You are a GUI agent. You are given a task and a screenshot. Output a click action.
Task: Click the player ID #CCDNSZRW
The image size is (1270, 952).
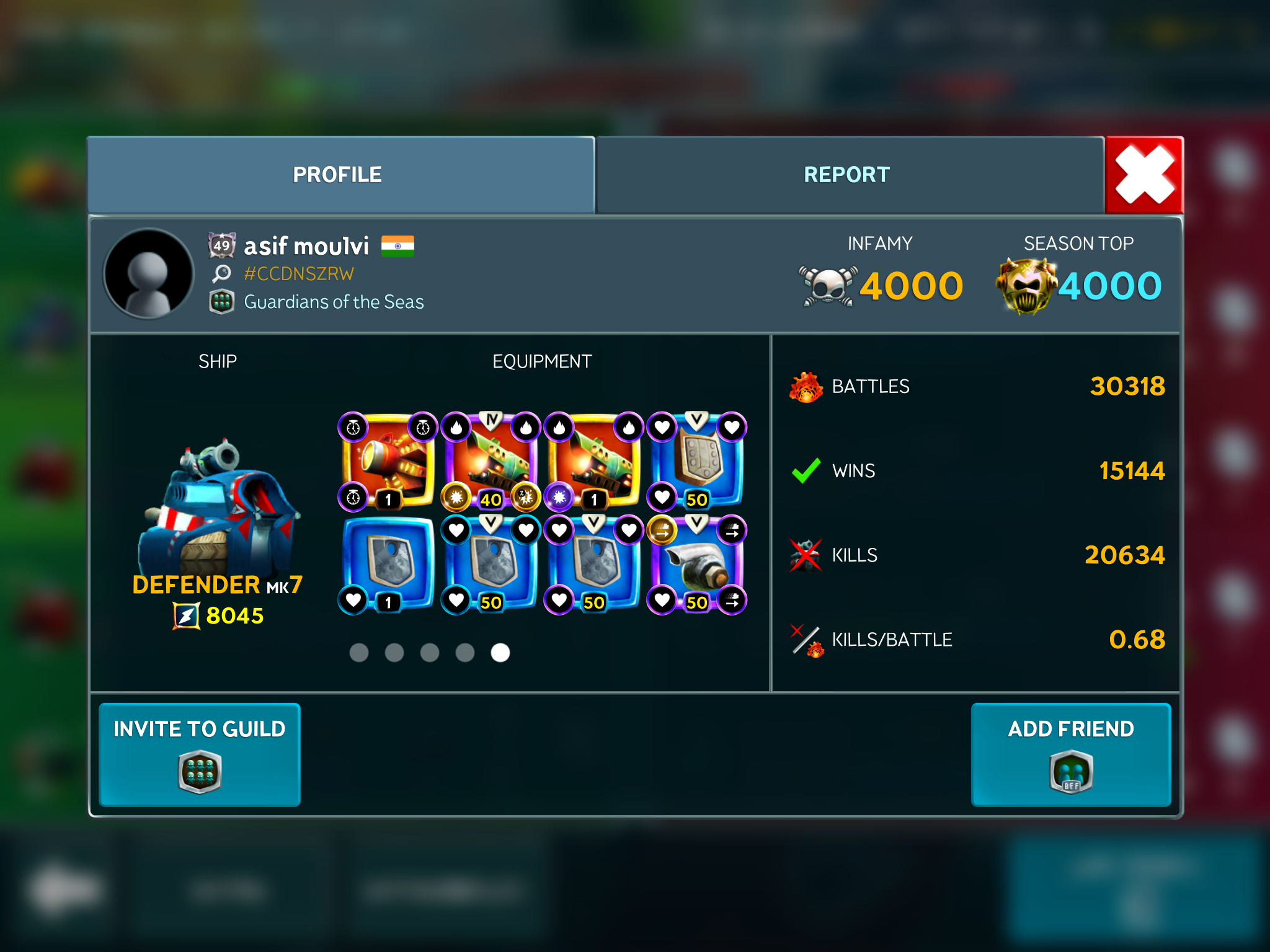coord(299,273)
